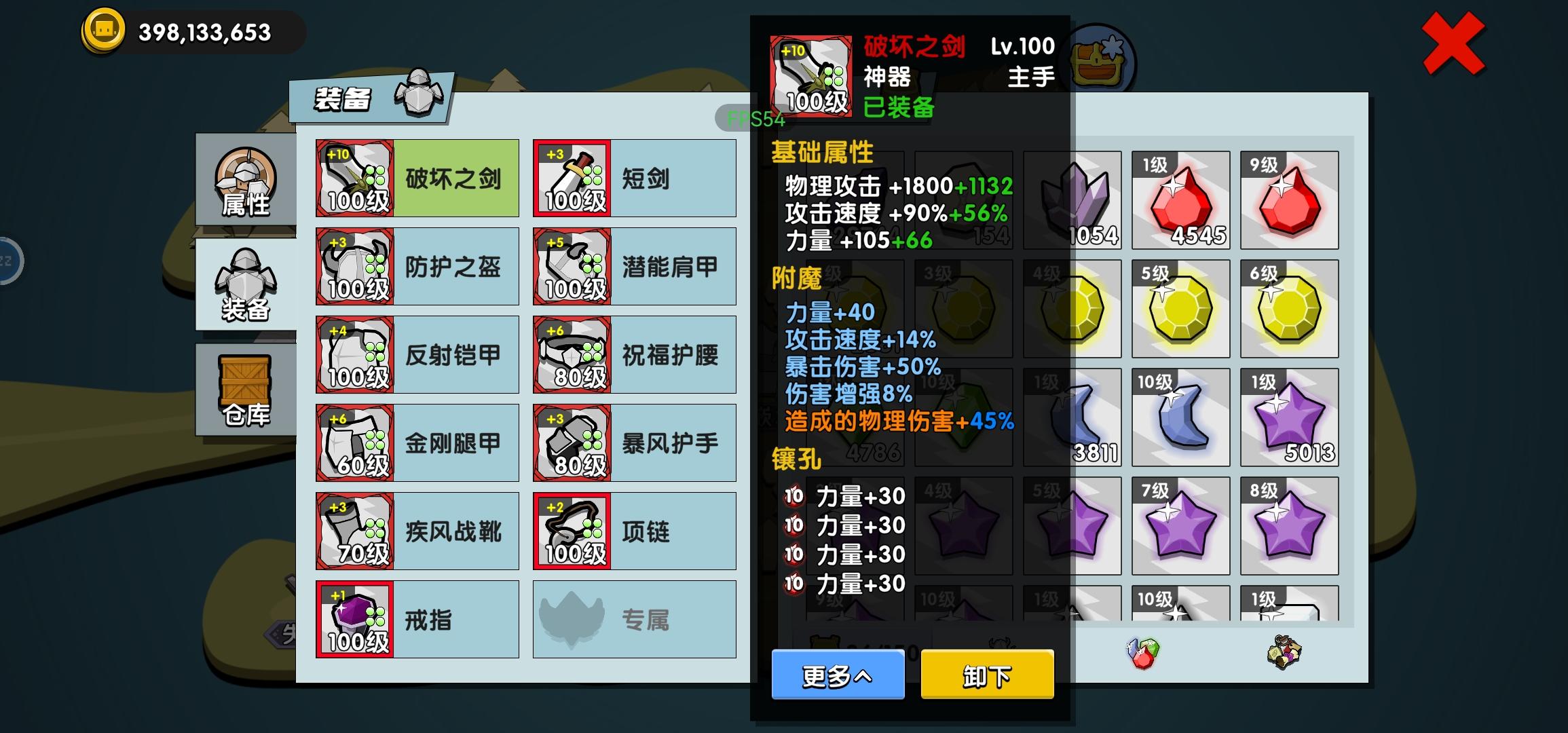The height and width of the screenshot is (733, 1568).
Task: Switch to the 仓库 warehouse tab
Action: 246,390
